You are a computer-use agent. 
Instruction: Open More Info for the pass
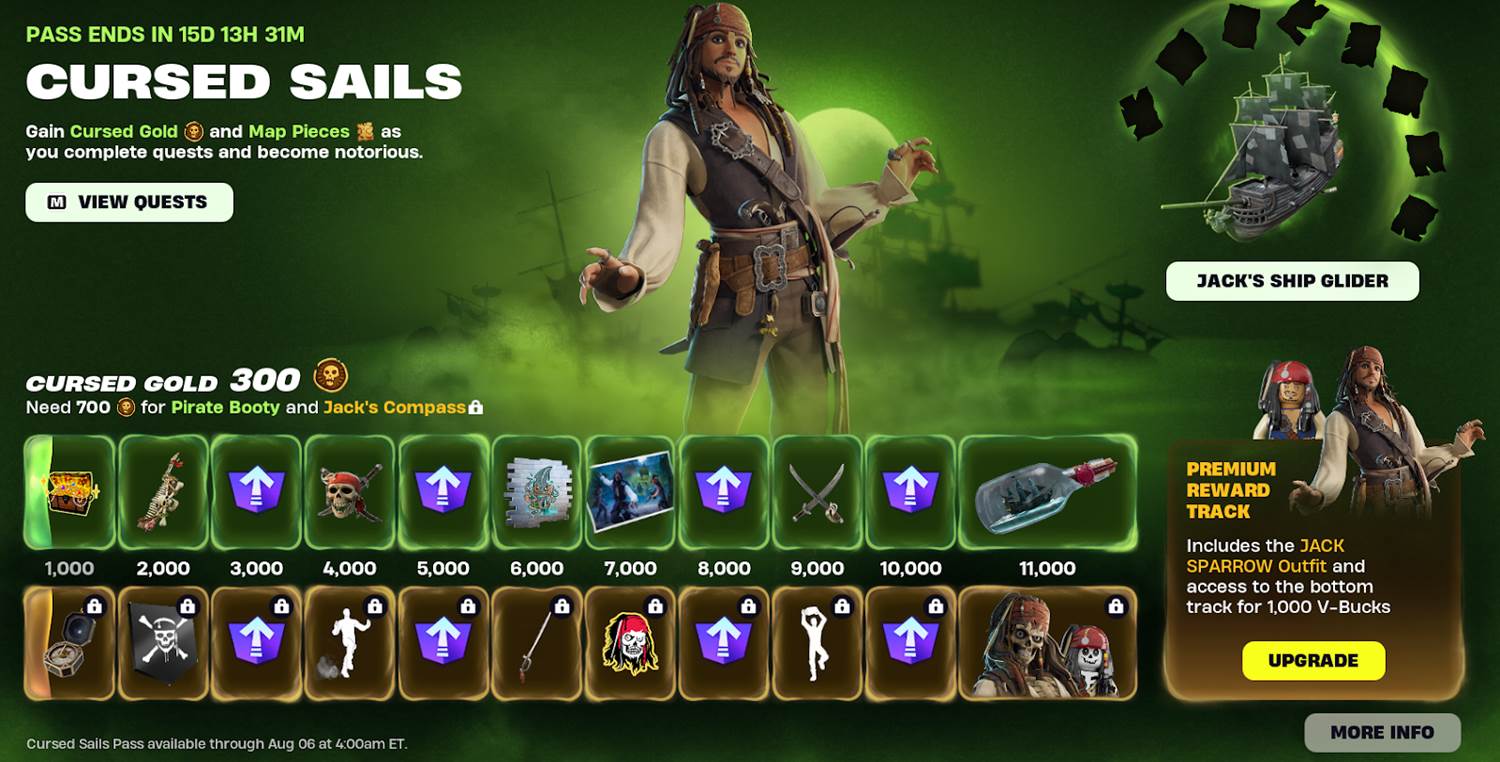pyautogui.click(x=1382, y=733)
